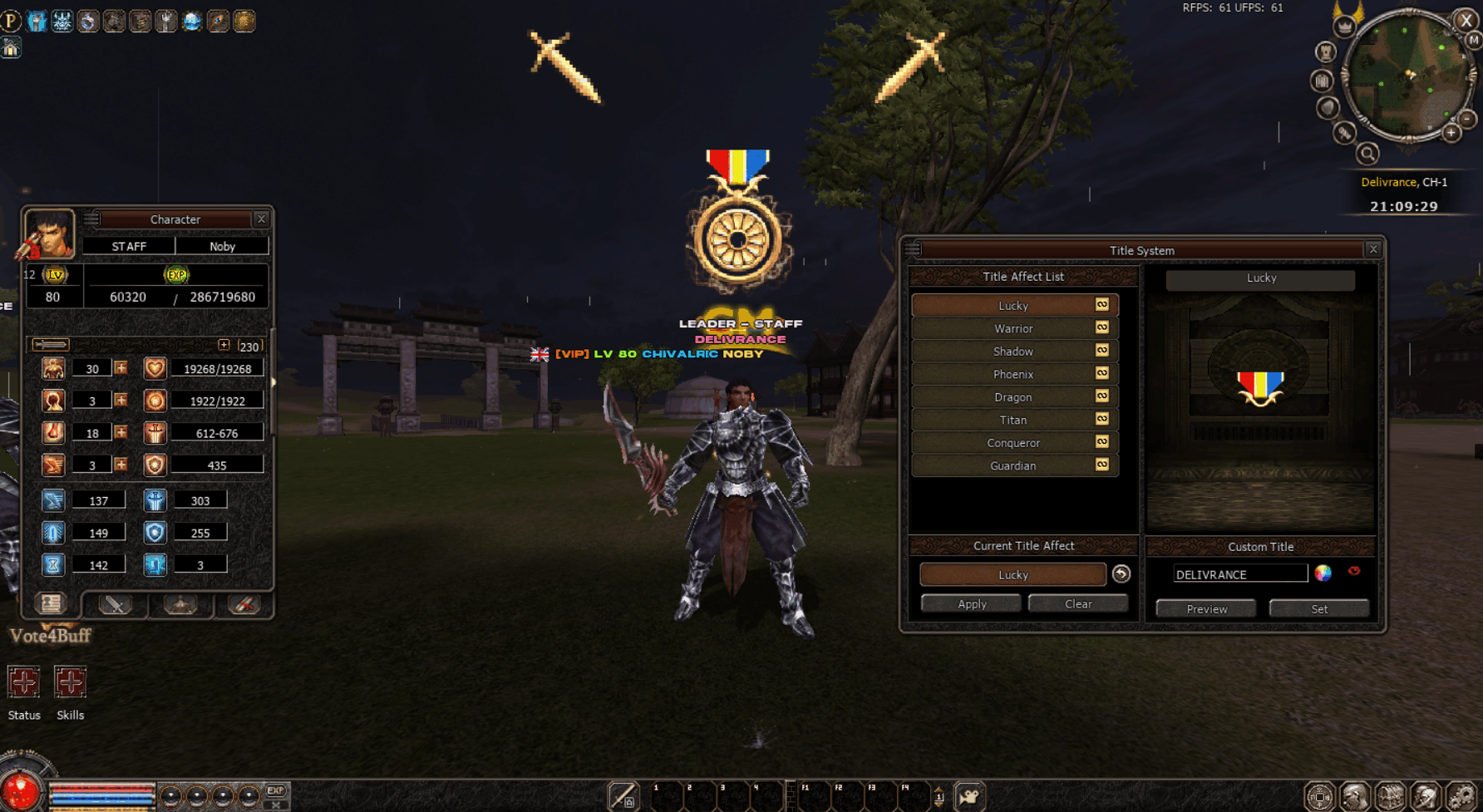Select the Phoenix title in the list
The image size is (1483, 812).
point(1012,374)
